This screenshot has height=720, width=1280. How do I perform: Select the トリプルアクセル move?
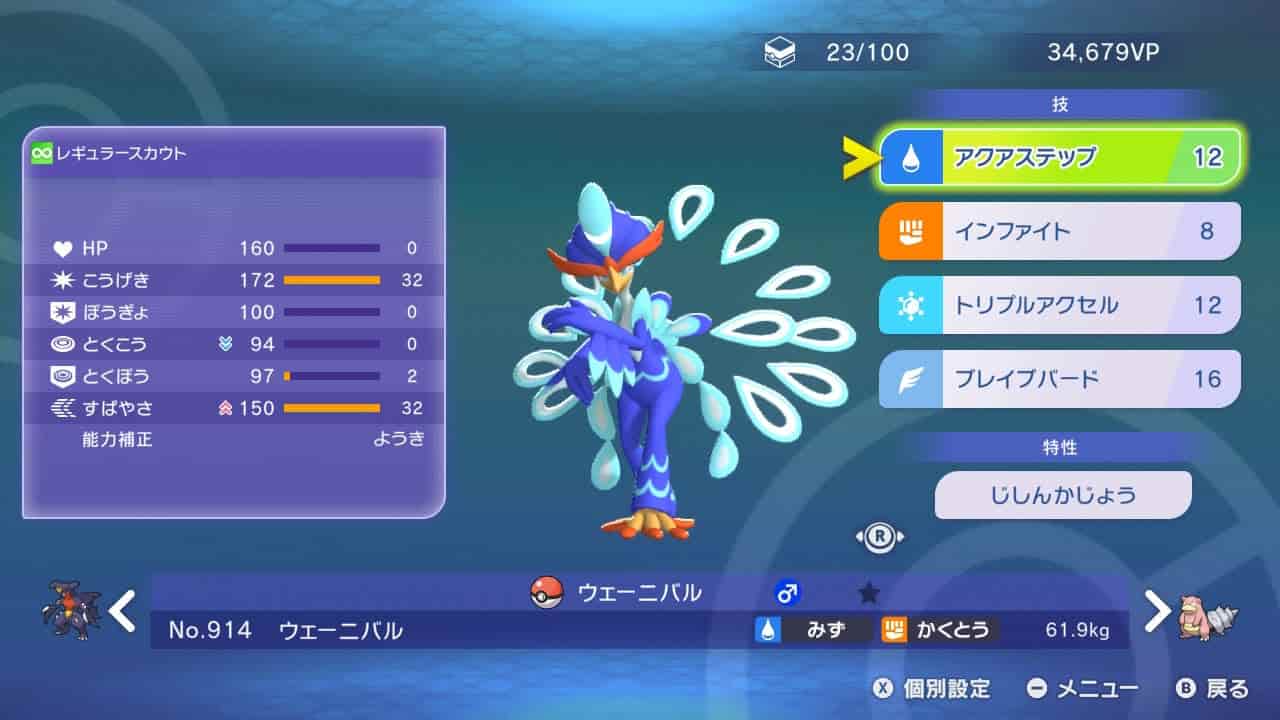[1059, 305]
